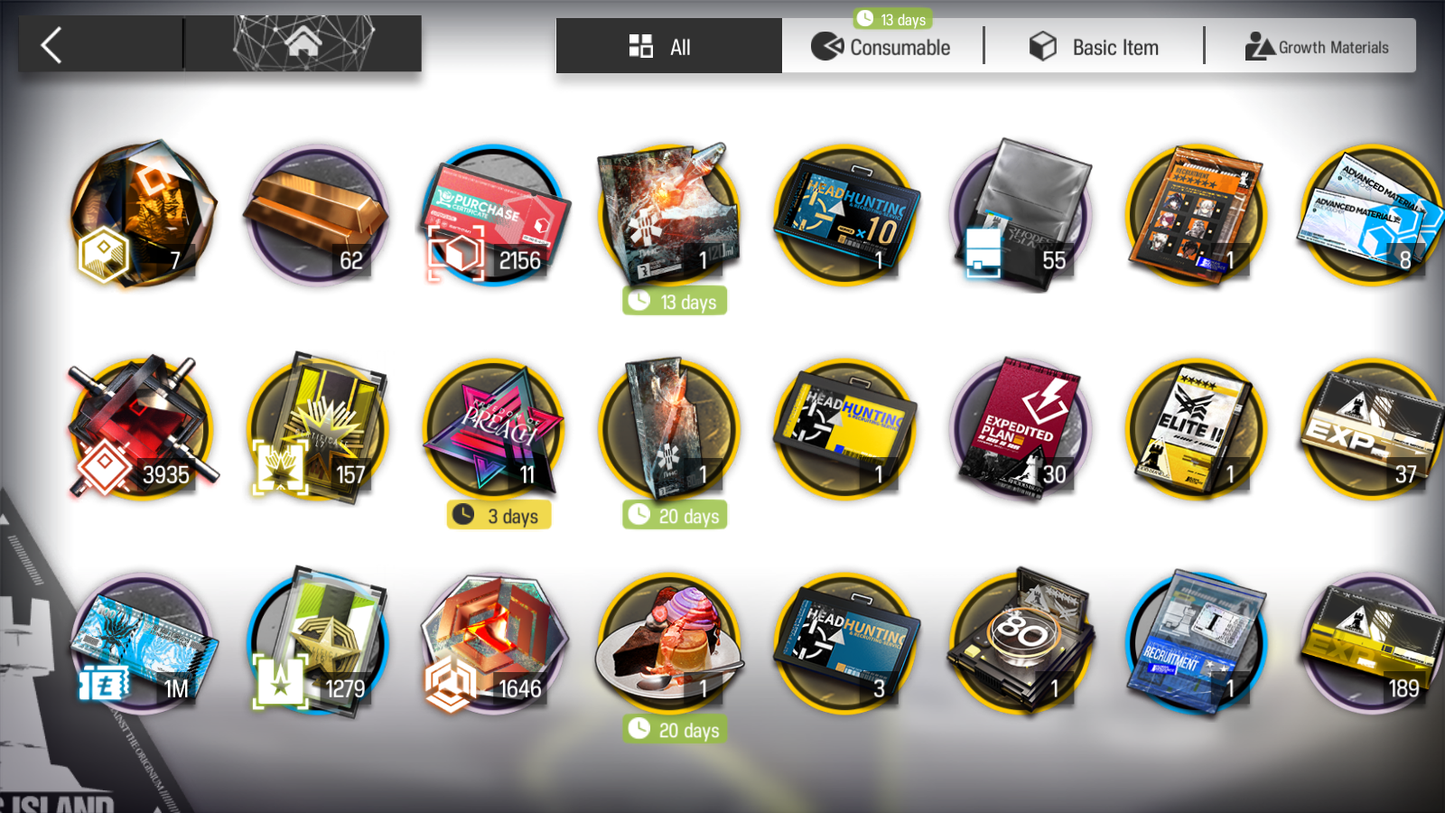Viewport: 1445px width, 813px height.
Task: Open the Basic Item tab
Action: tap(1094, 47)
